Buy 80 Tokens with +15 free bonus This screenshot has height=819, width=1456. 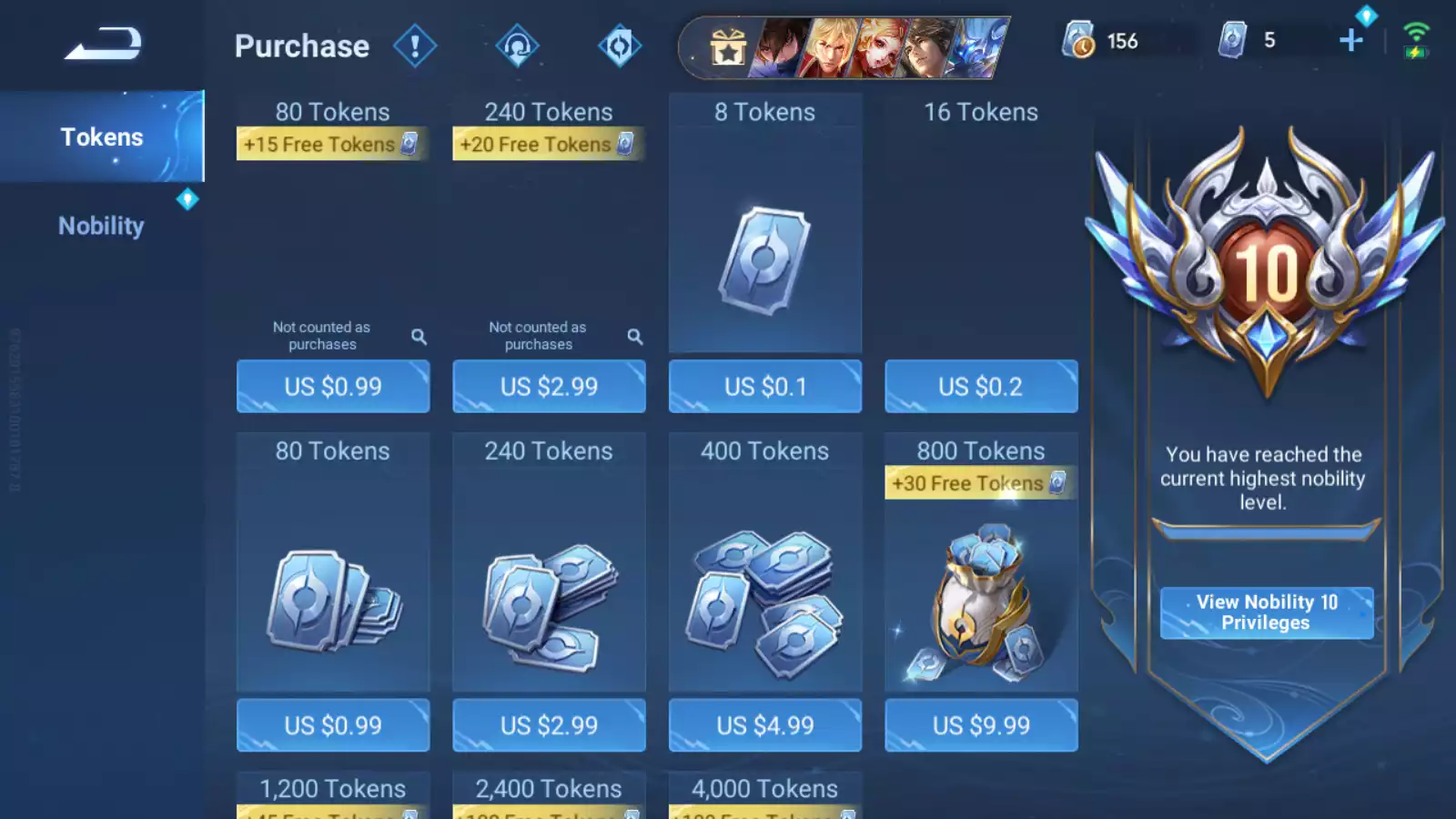[333, 387]
